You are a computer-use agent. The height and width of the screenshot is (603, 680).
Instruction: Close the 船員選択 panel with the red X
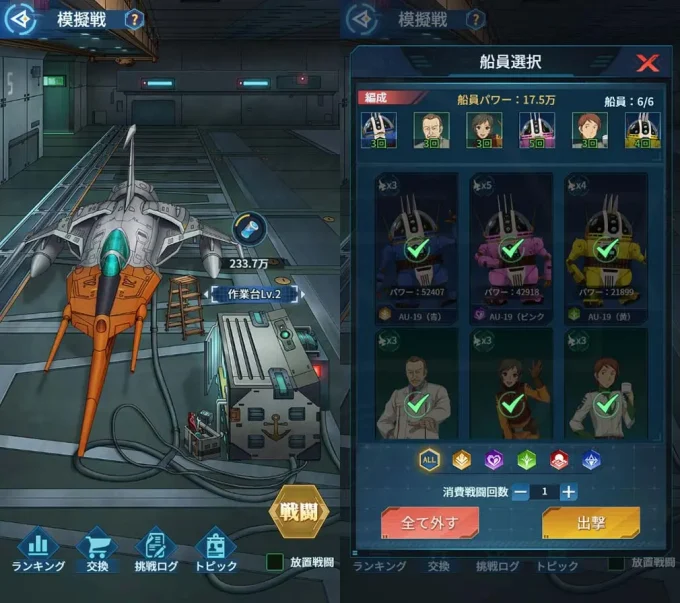point(648,64)
